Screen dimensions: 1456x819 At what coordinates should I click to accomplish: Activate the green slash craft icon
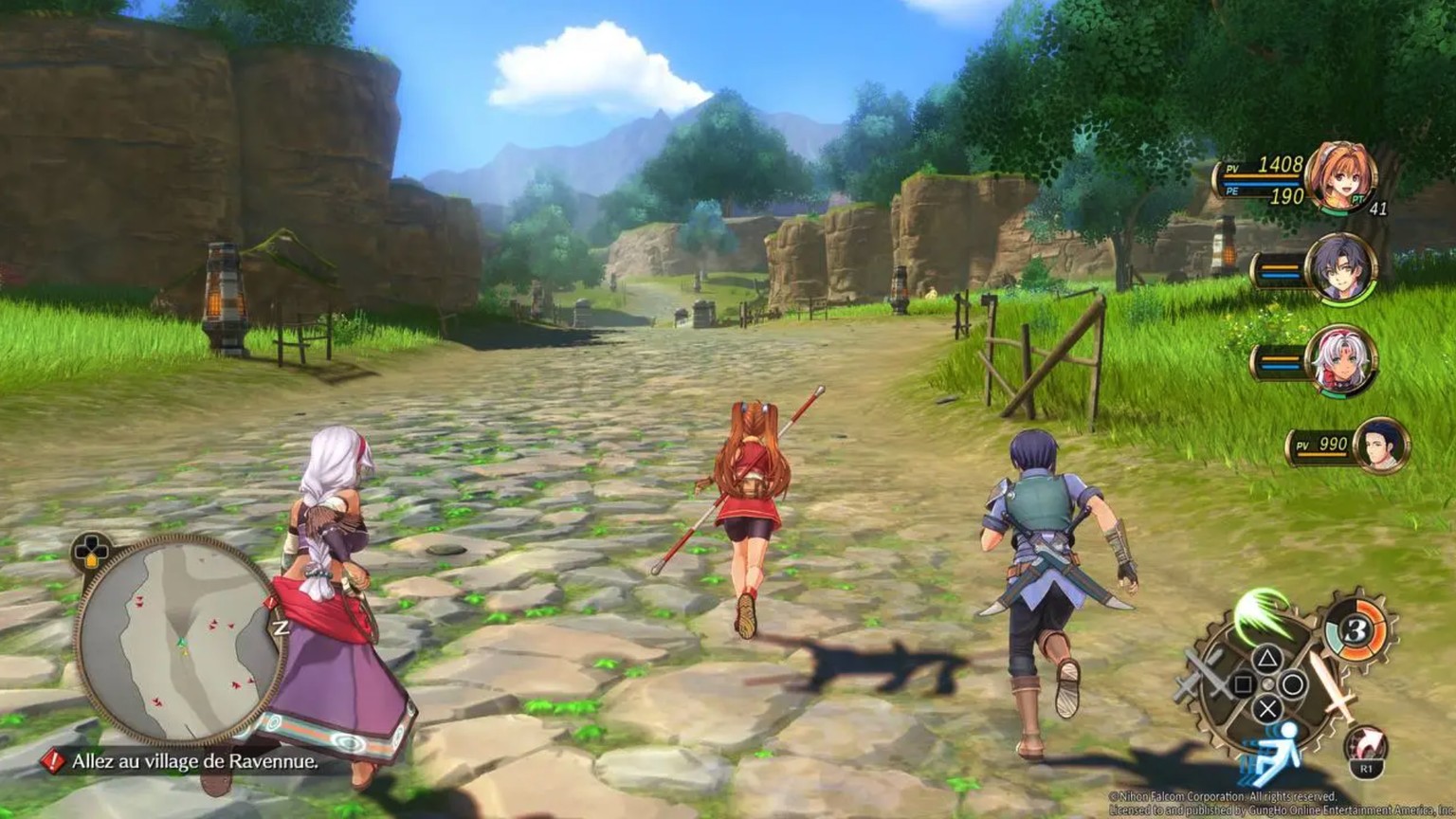(x=1262, y=613)
